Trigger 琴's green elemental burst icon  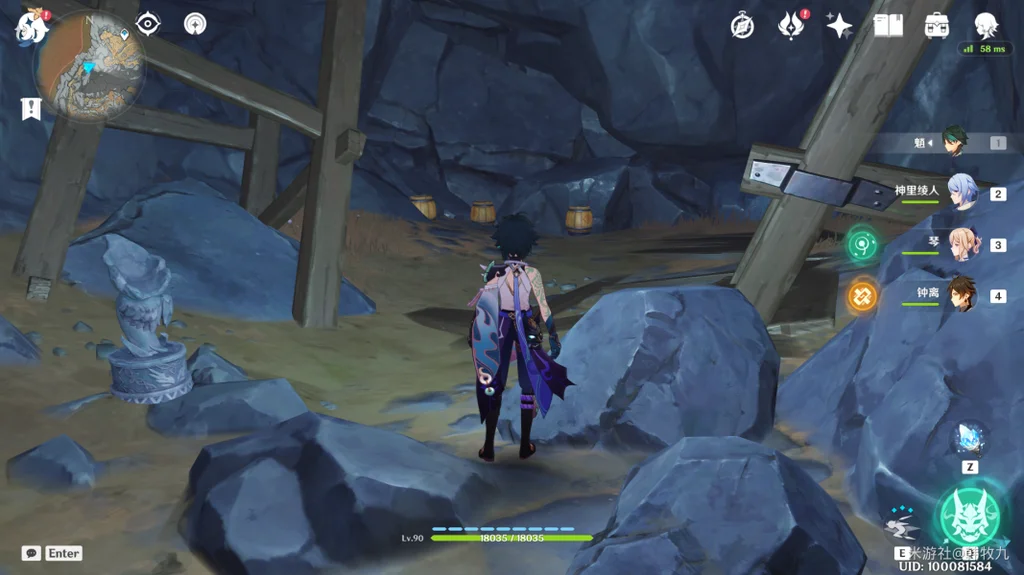click(862, 244)
